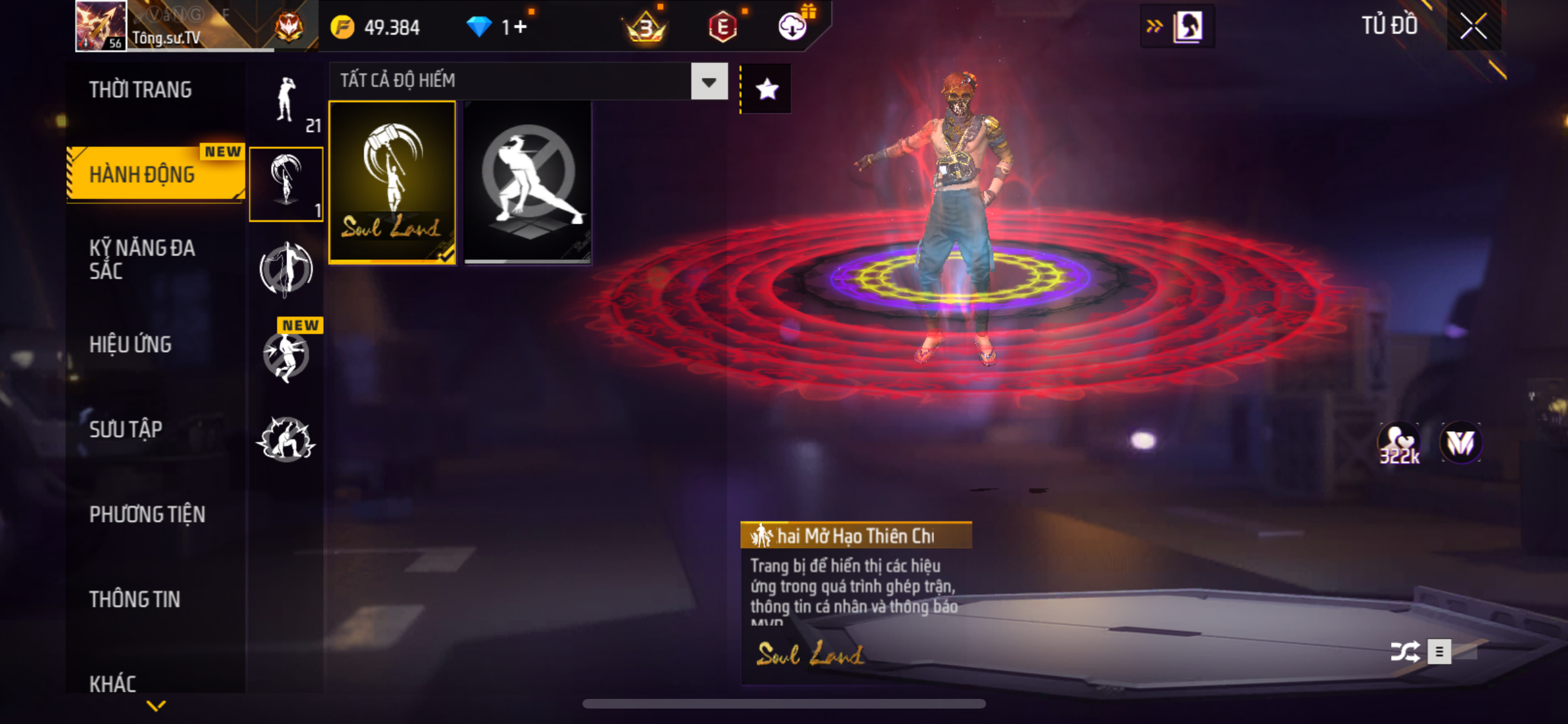Open the player profile avatar
1568x724 pixels.
(x=100, y=26)
